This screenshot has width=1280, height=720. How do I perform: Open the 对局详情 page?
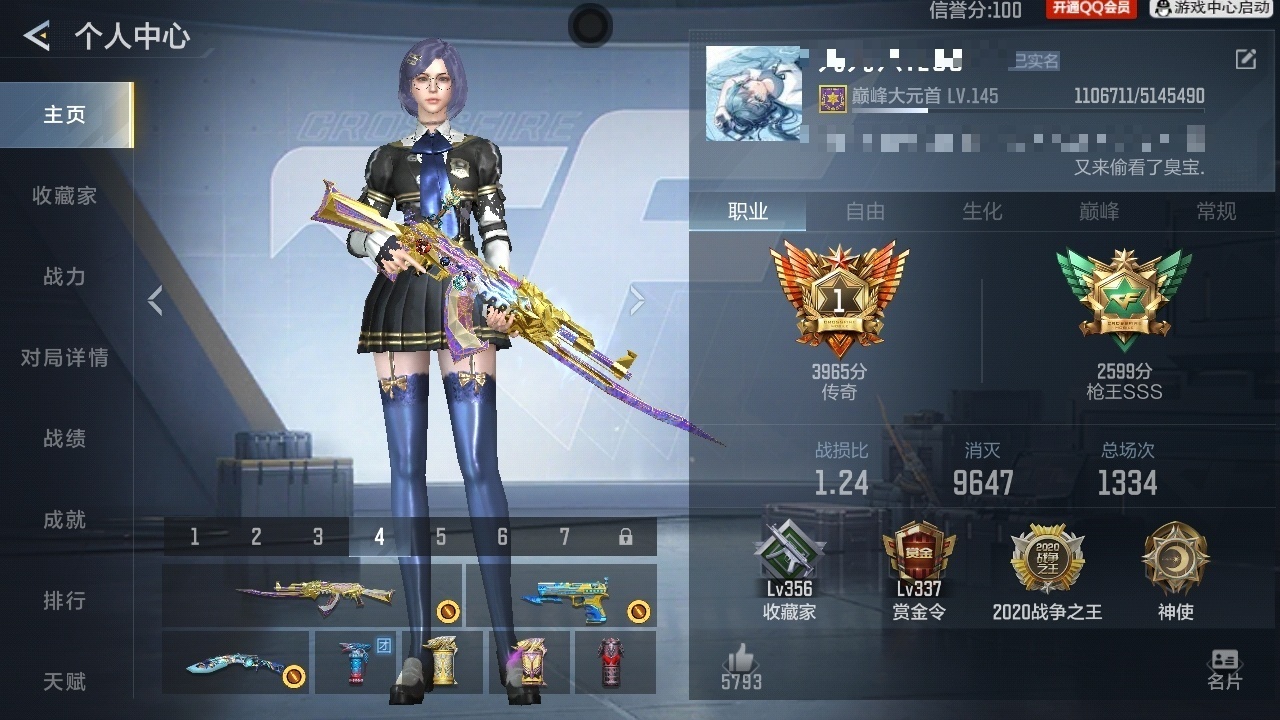point(65,358)
